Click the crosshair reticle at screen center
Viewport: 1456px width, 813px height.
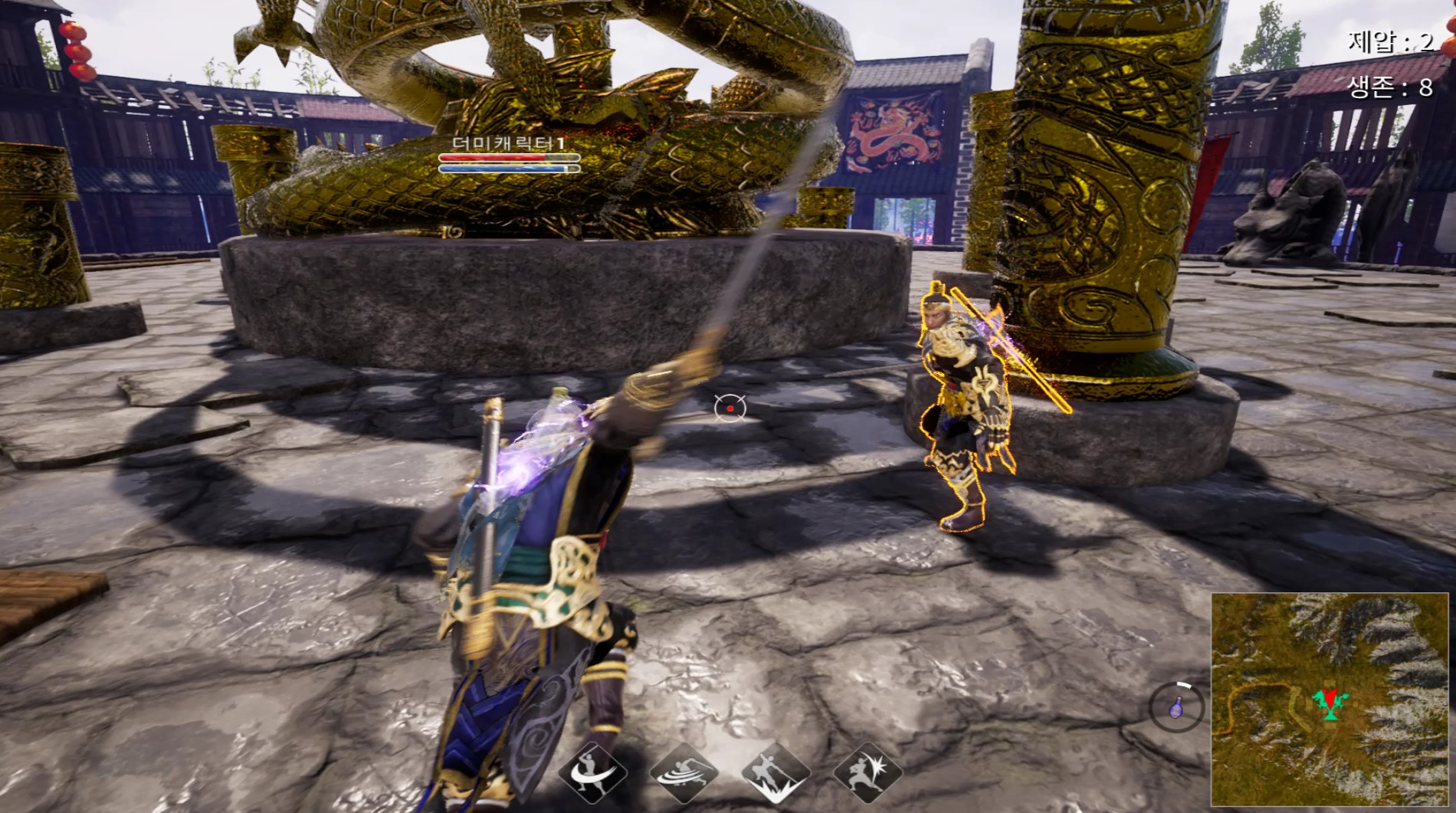729,407
